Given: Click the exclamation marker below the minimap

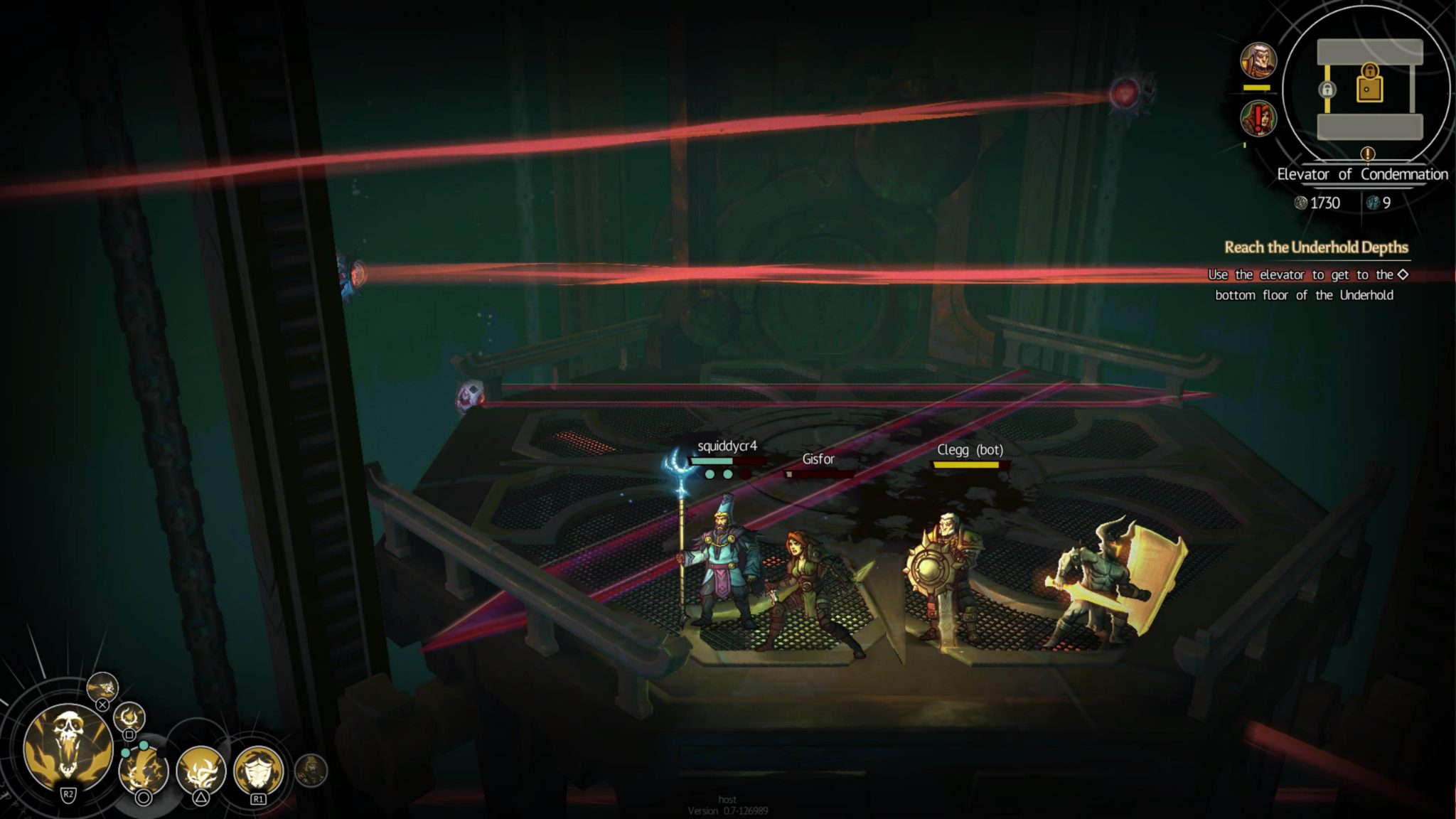Looking at the screenshot, I should [x=1367, y=154].
